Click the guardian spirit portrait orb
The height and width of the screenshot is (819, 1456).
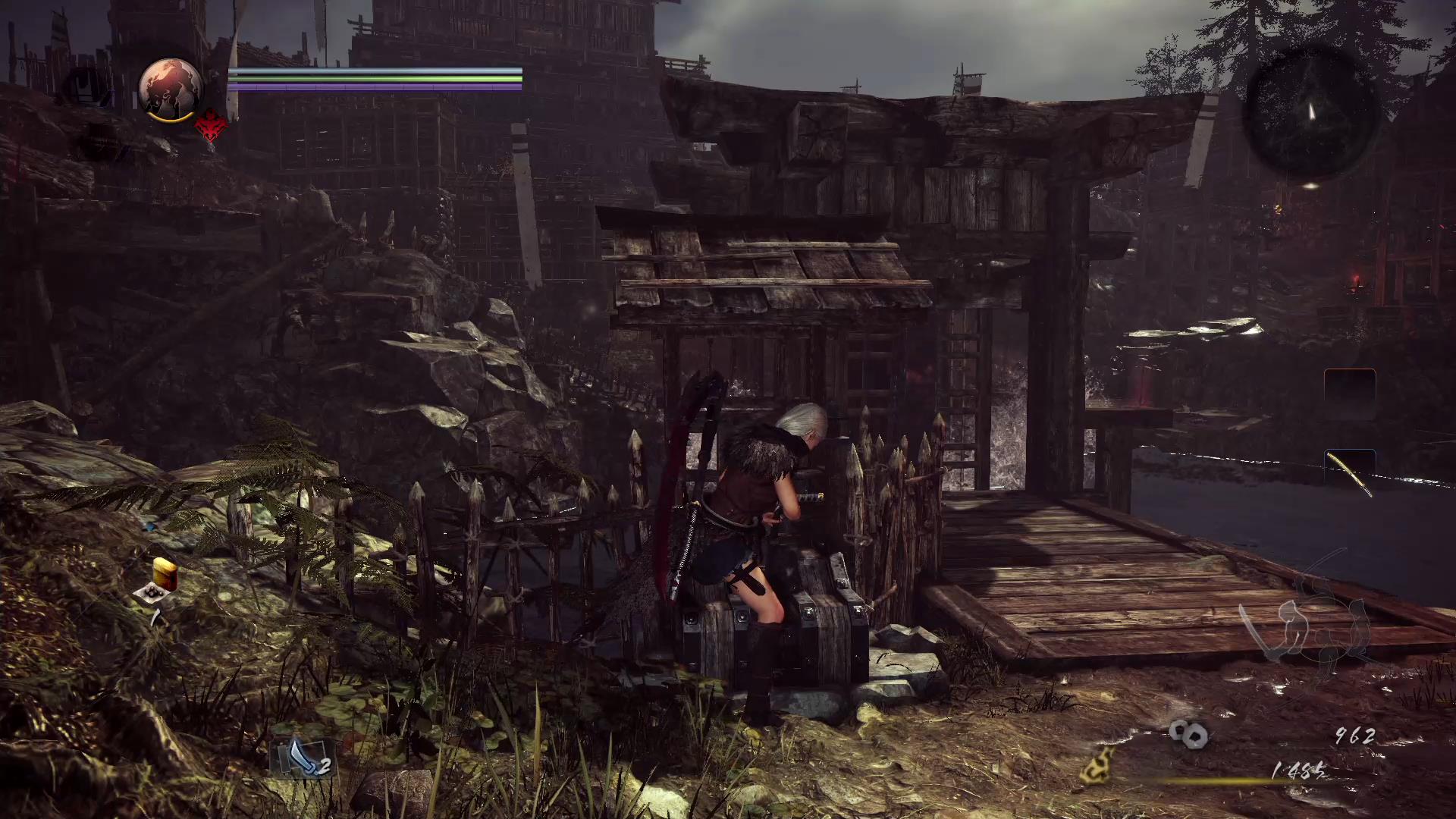tap(171, 89)
